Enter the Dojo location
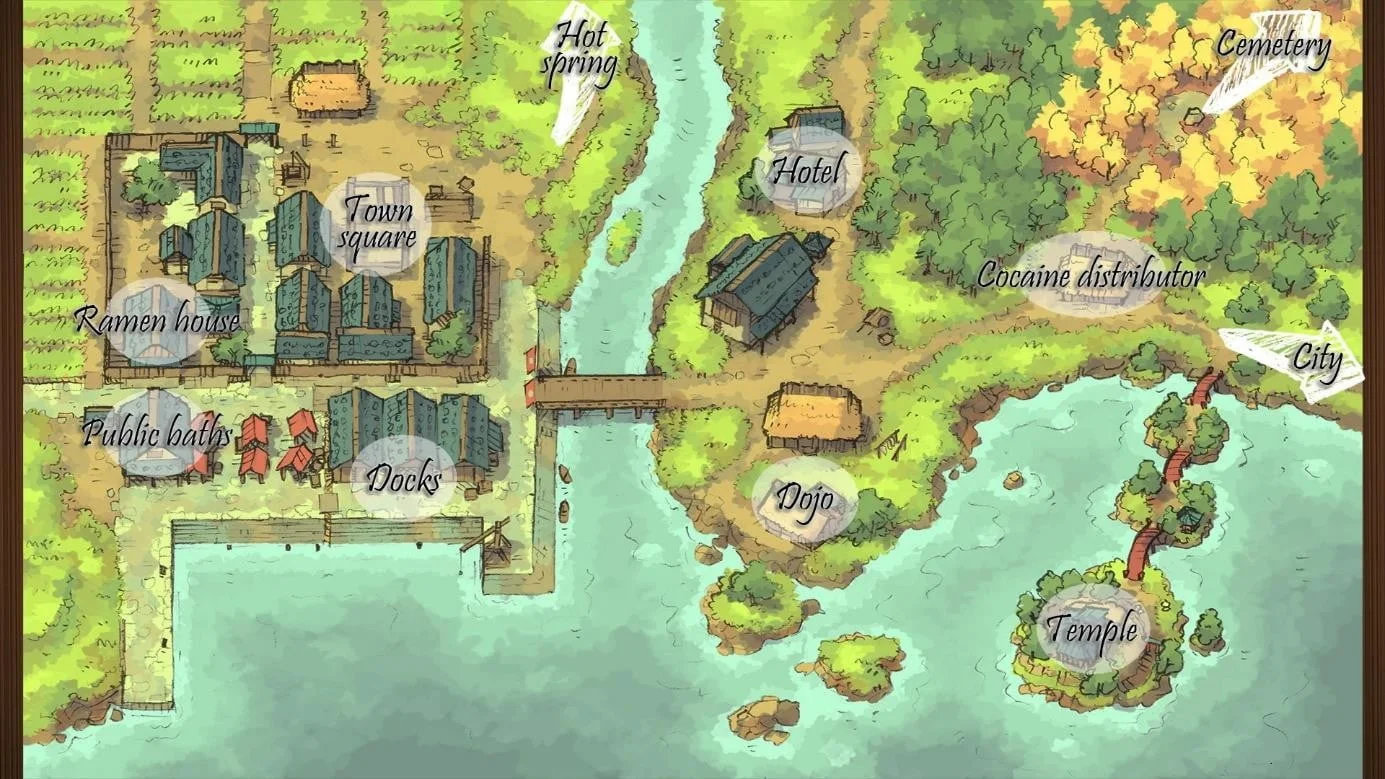The width and height of the screenshot is (1385, 779). point(804,499)
